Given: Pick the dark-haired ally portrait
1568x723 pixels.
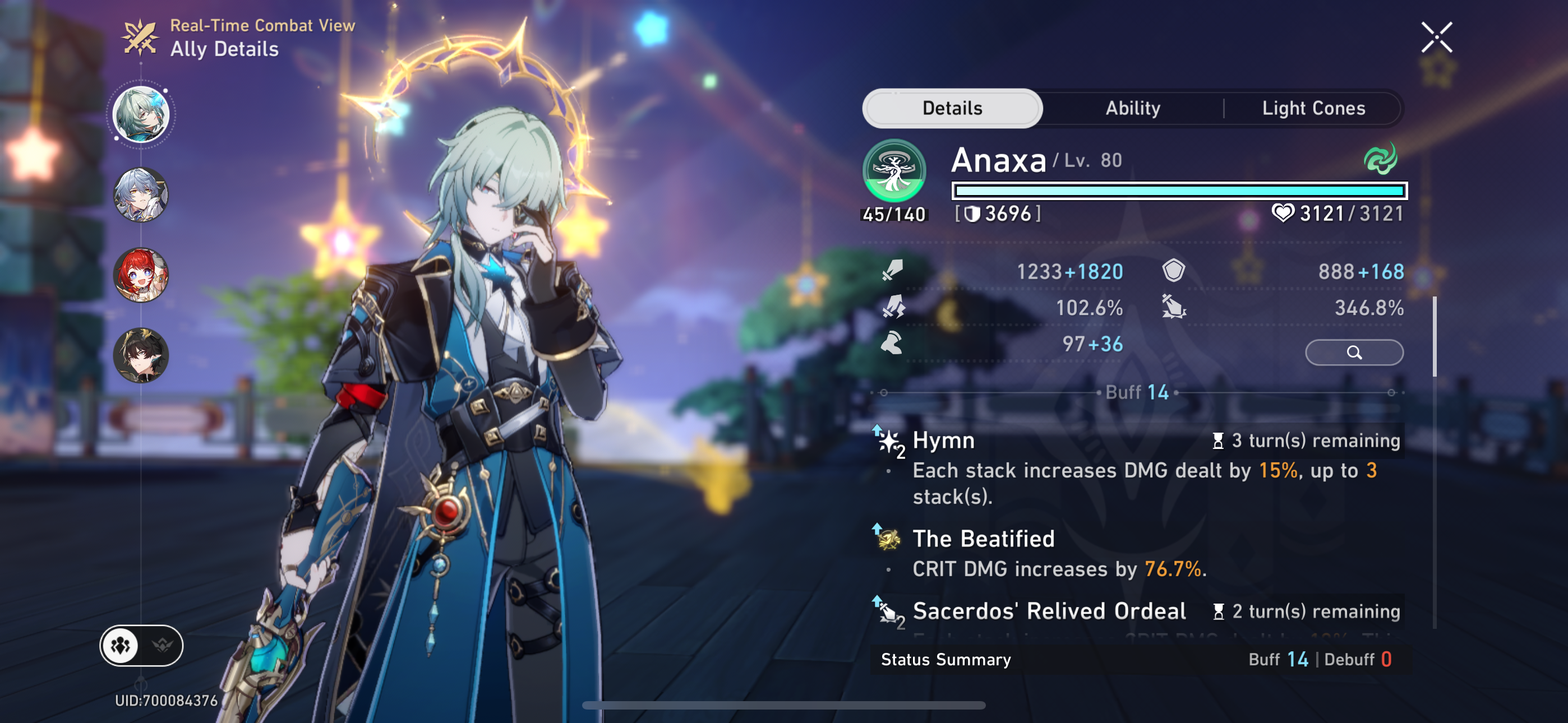Looking at the screenshot, I should (141, 355).
